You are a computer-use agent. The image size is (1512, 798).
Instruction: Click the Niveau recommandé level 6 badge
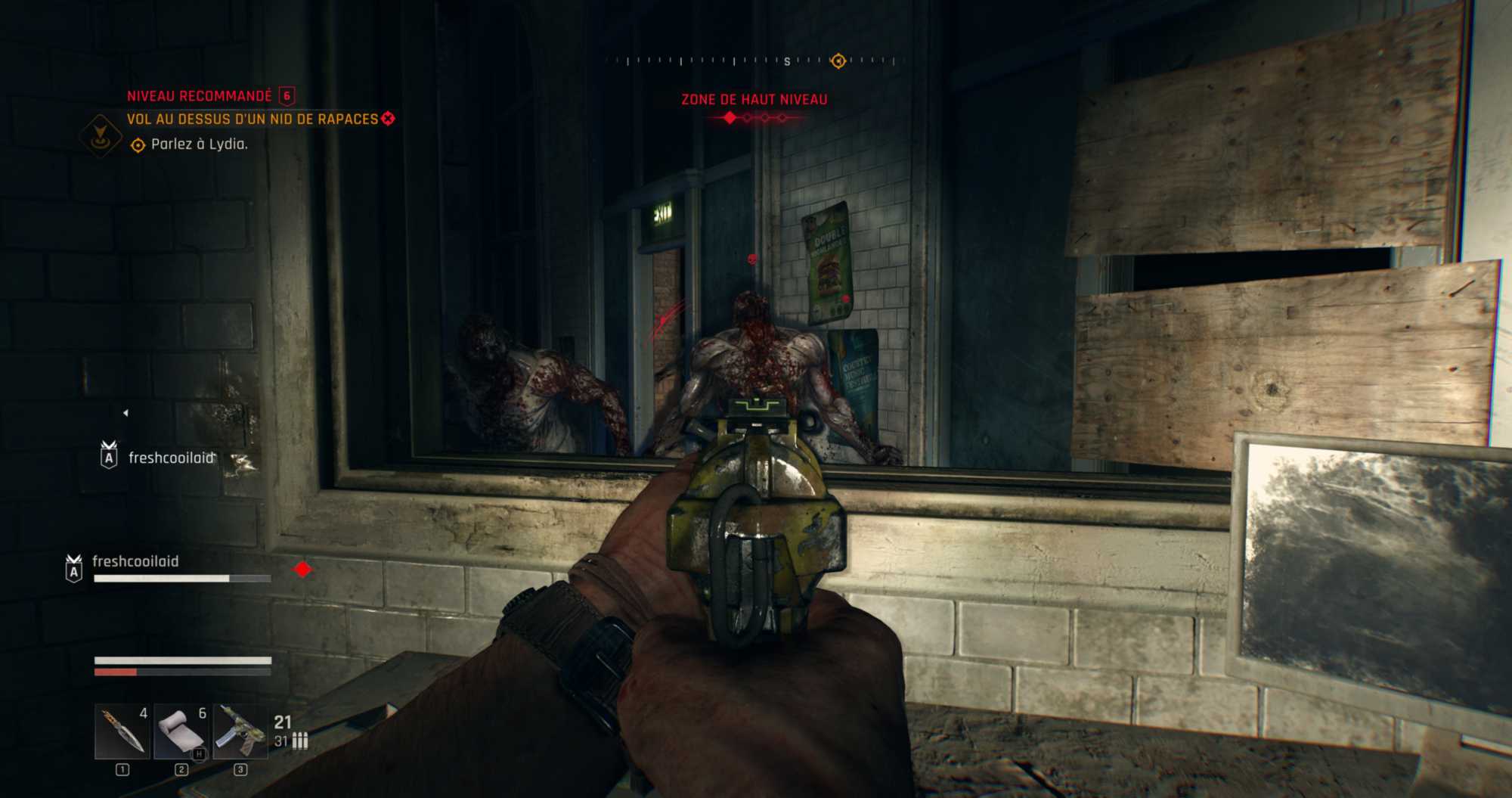(x=287, y=96)
